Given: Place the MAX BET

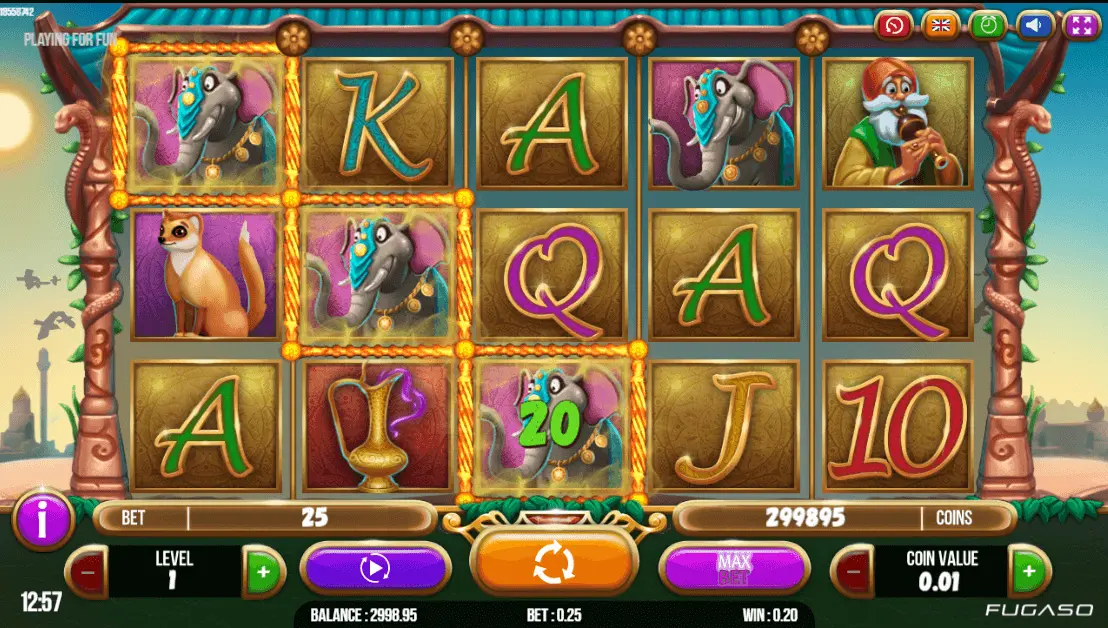Looking at the screenshot, I should click(x=734, y=569).
